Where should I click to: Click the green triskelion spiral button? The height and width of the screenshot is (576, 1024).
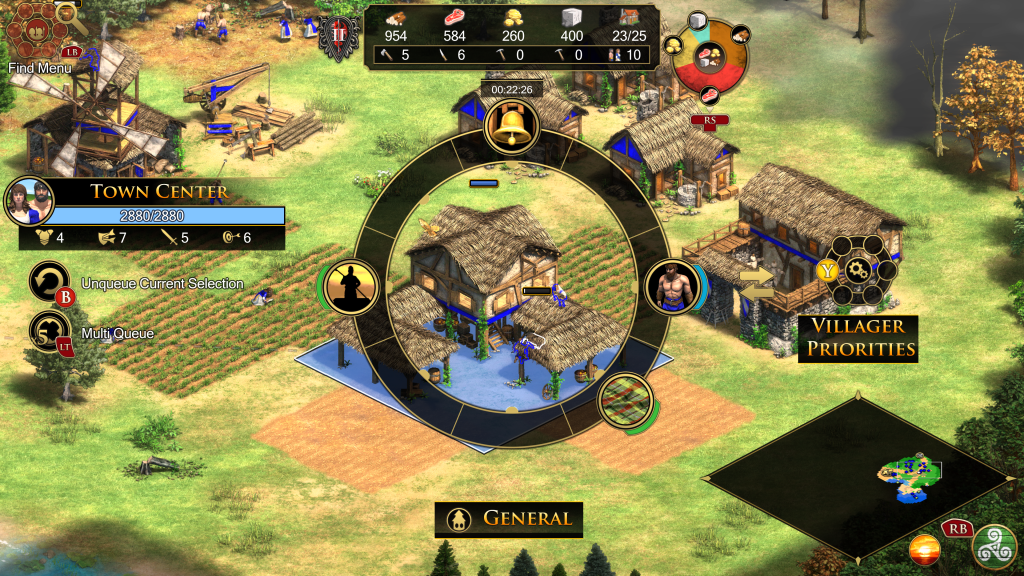(992, 546)
